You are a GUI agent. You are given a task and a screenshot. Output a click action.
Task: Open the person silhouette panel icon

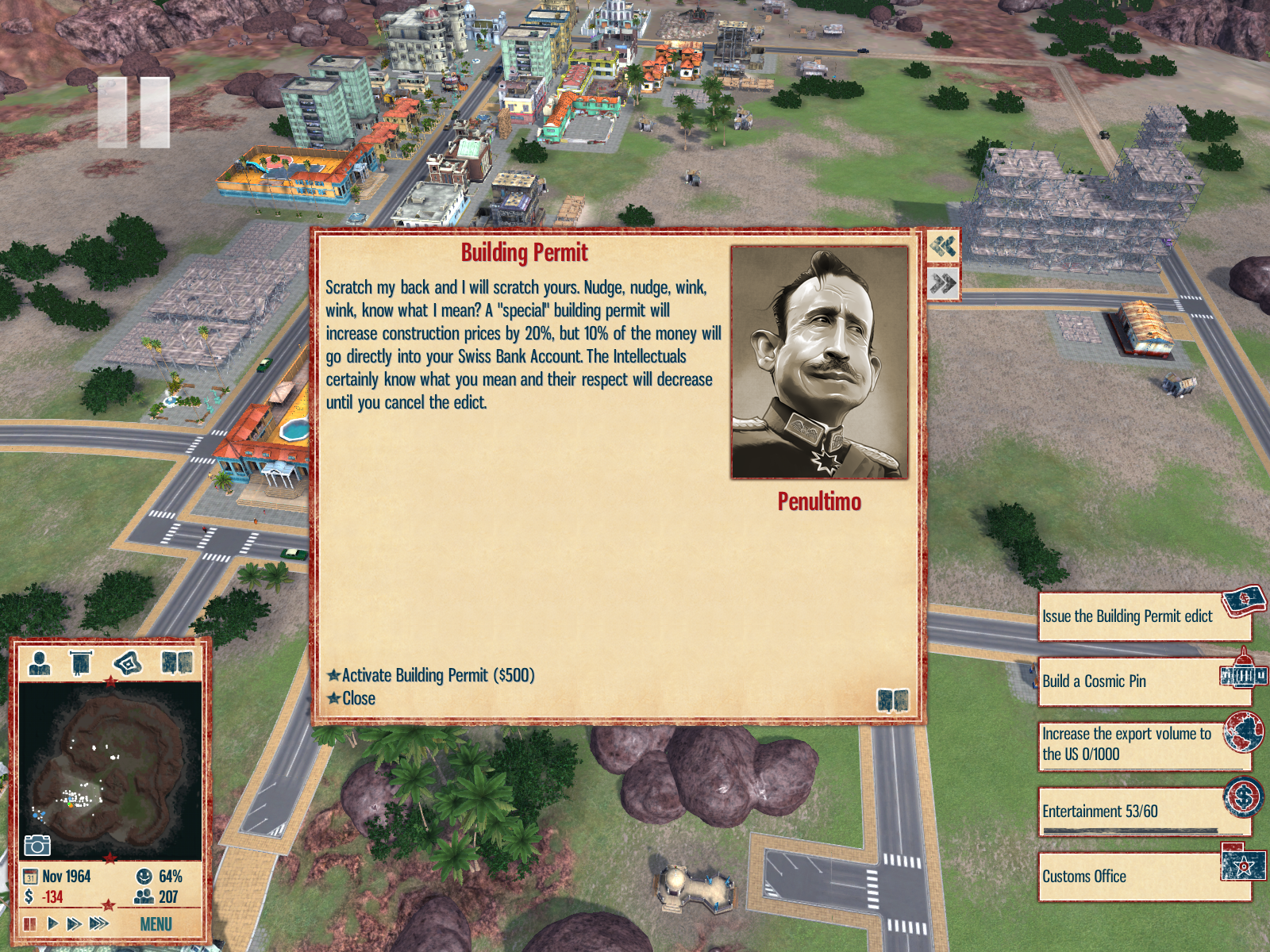pos(39,662)
